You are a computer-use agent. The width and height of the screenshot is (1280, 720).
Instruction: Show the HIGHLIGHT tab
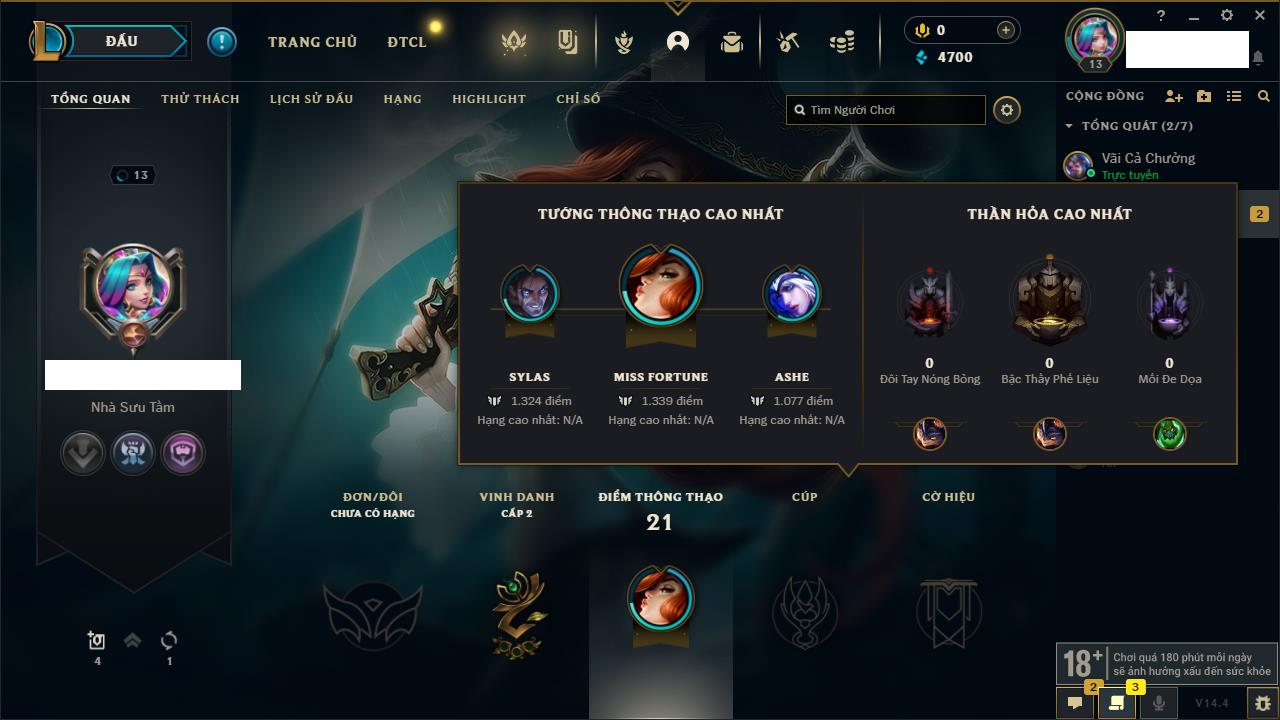coord(488,99)
